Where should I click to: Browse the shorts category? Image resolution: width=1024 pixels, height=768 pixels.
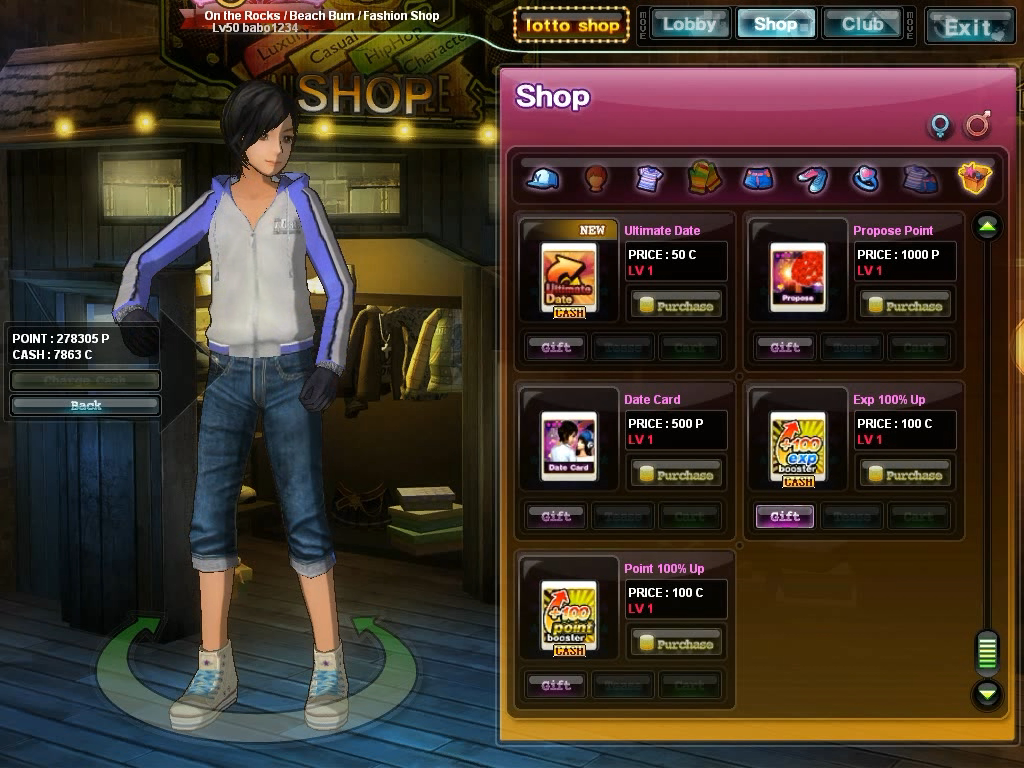[x=758, y=179]
